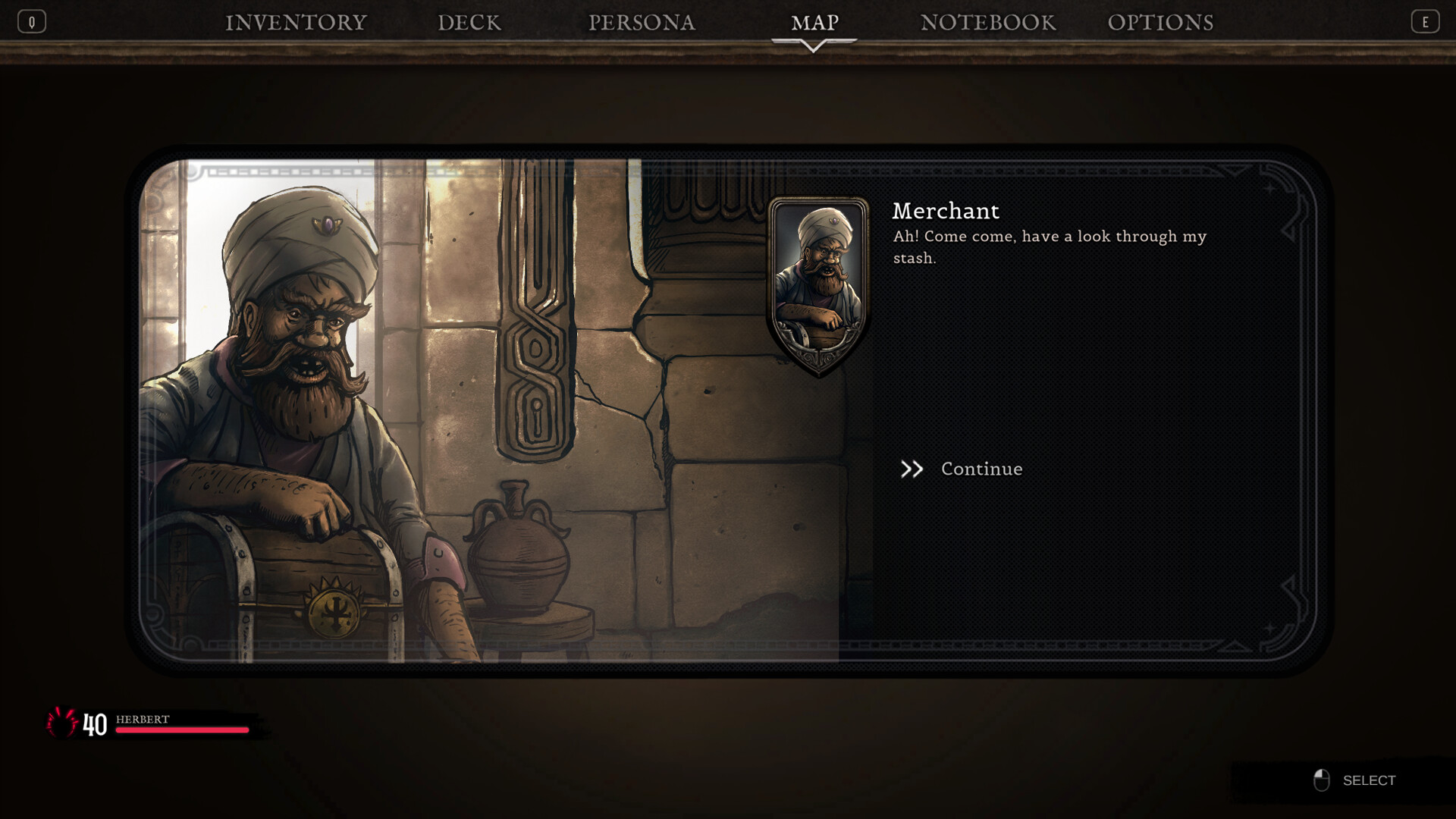Click the E shortcut key icon
Image resolution: width=1456 pixels, height=819 pixels.
(x=1425, y=20)
